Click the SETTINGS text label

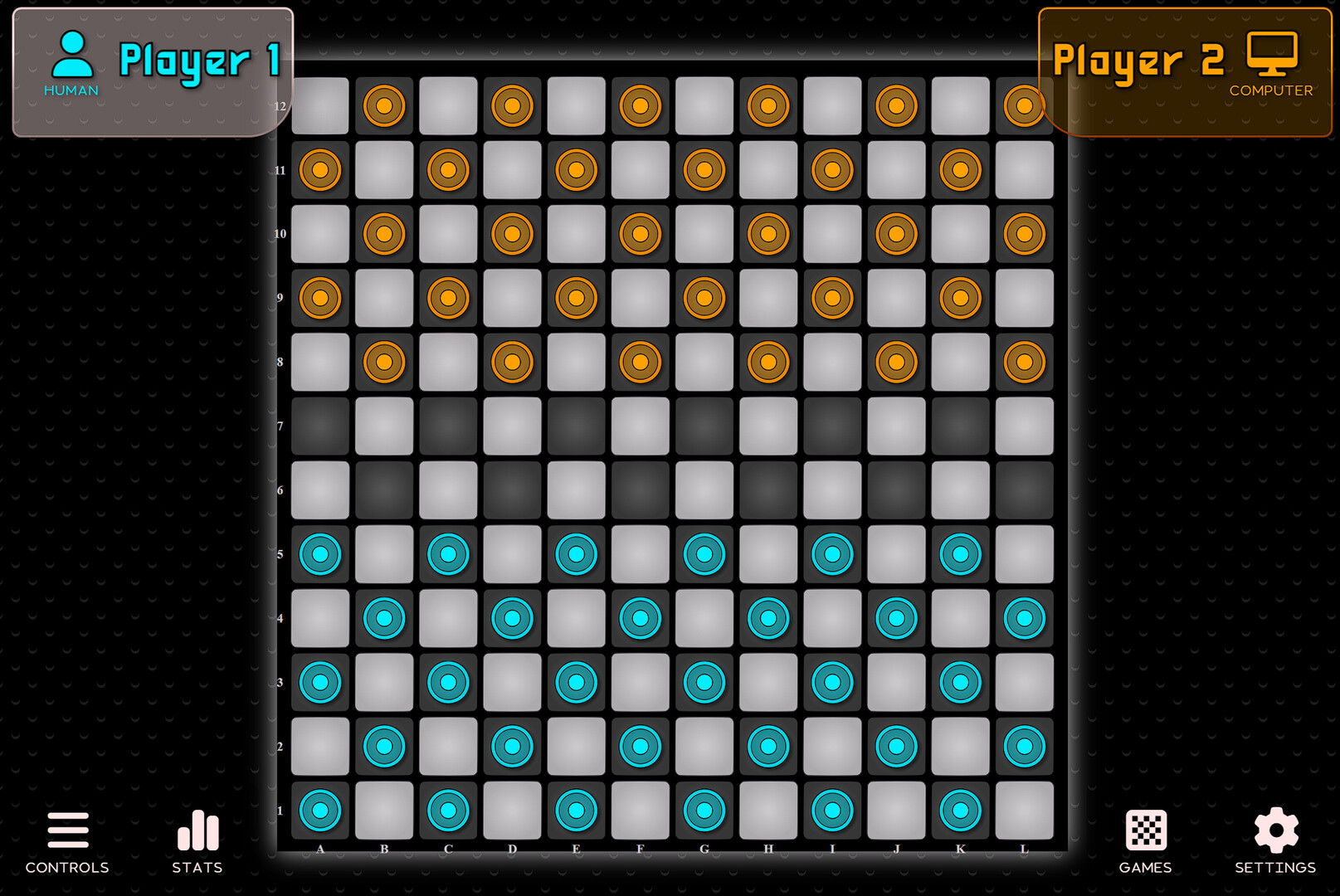coord(1275,868)
